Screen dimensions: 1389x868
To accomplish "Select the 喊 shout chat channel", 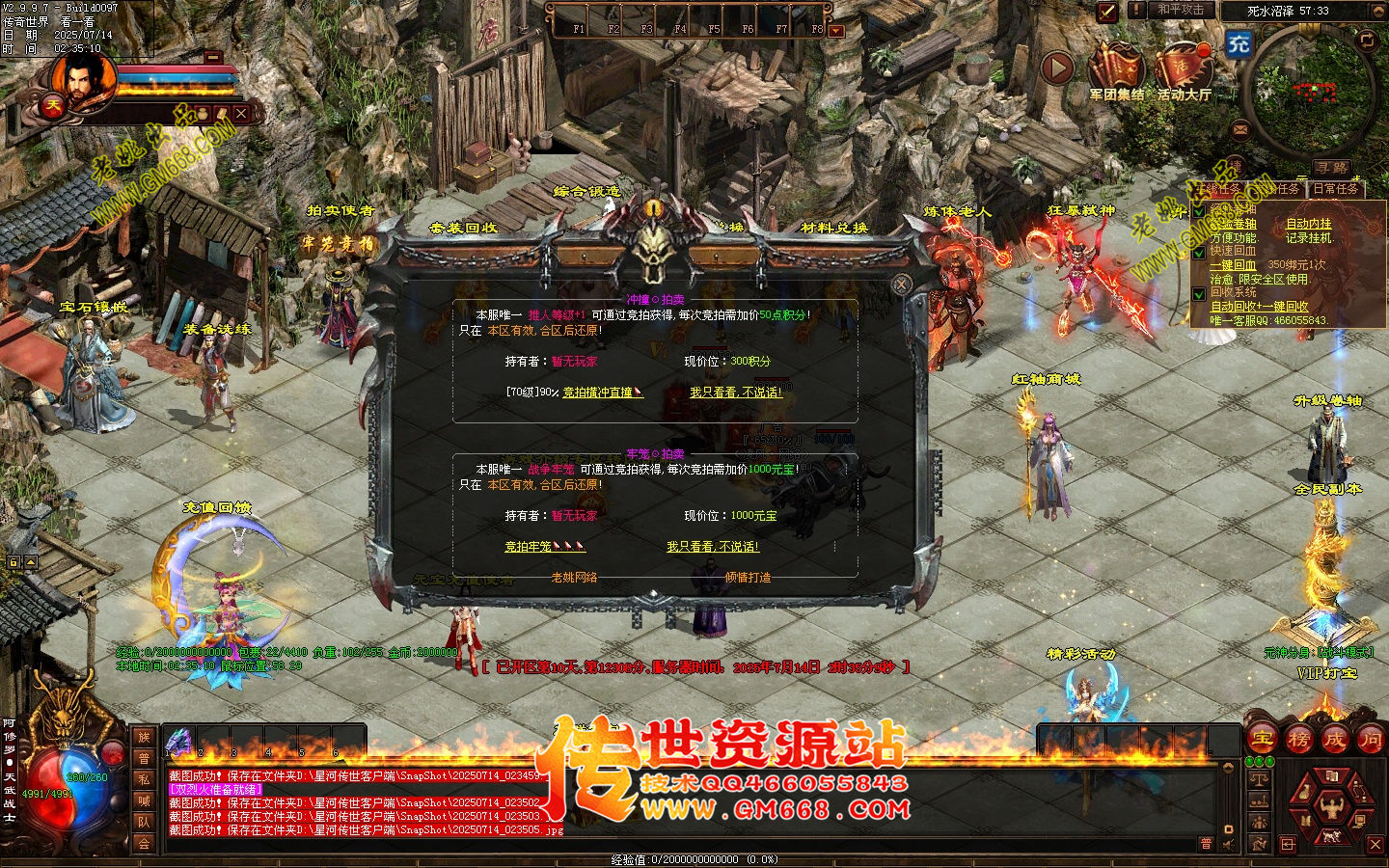I will pyautogui.click(x=144, y=800).
